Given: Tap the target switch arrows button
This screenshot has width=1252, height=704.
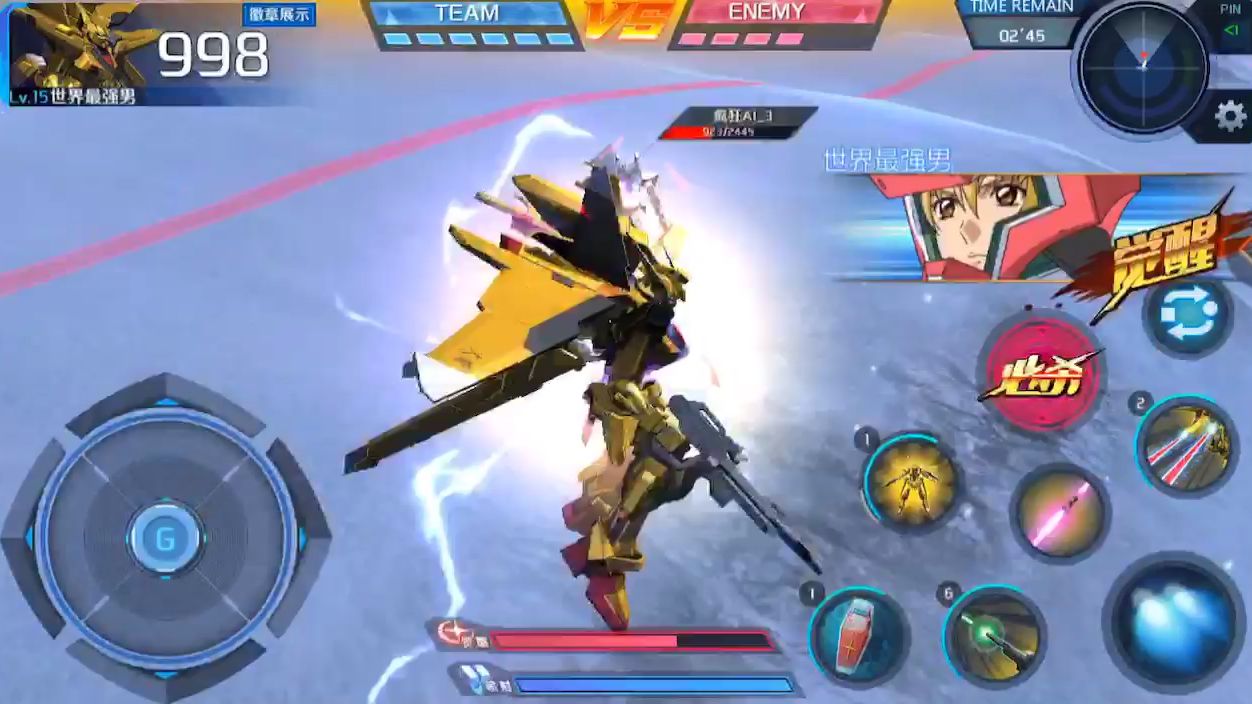Looking at the screenshot, I should [1188, 315].
